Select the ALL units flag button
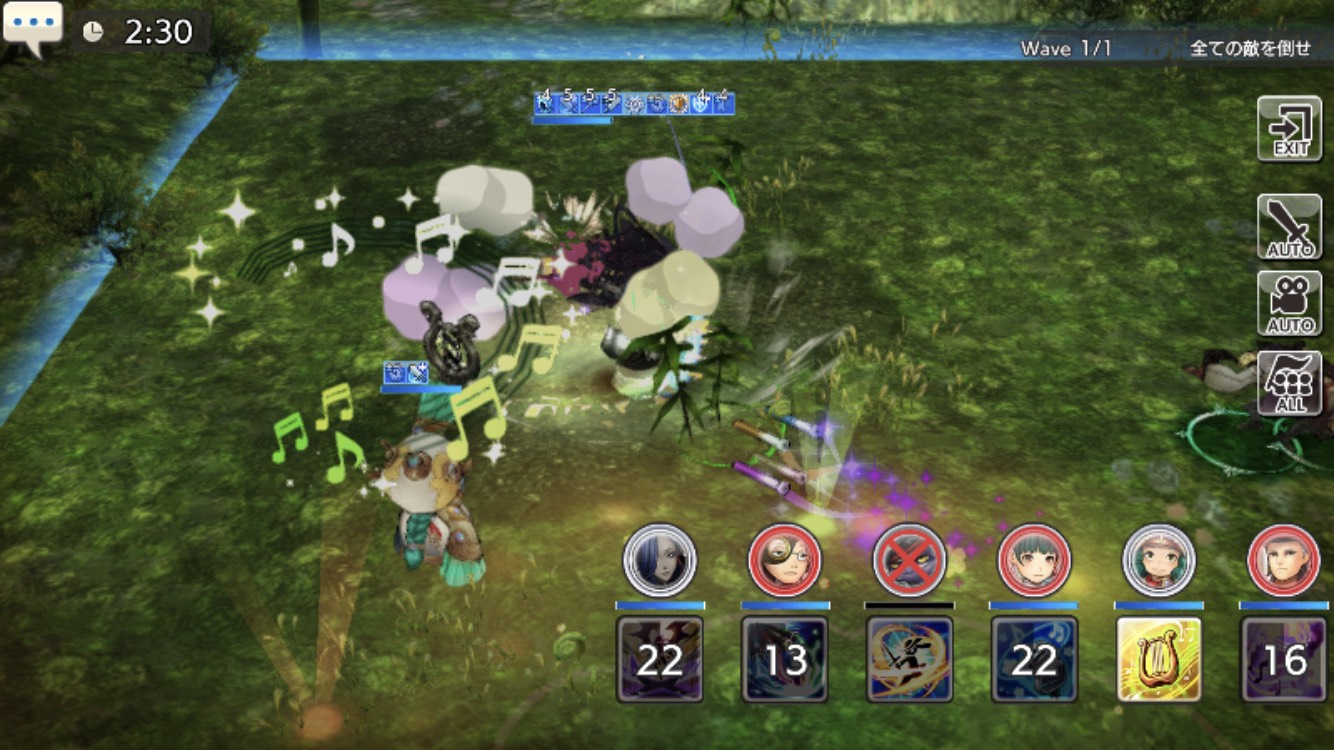Viewport: 1334px width, 750px height. pyautogui.click(x=1289, y=383)
